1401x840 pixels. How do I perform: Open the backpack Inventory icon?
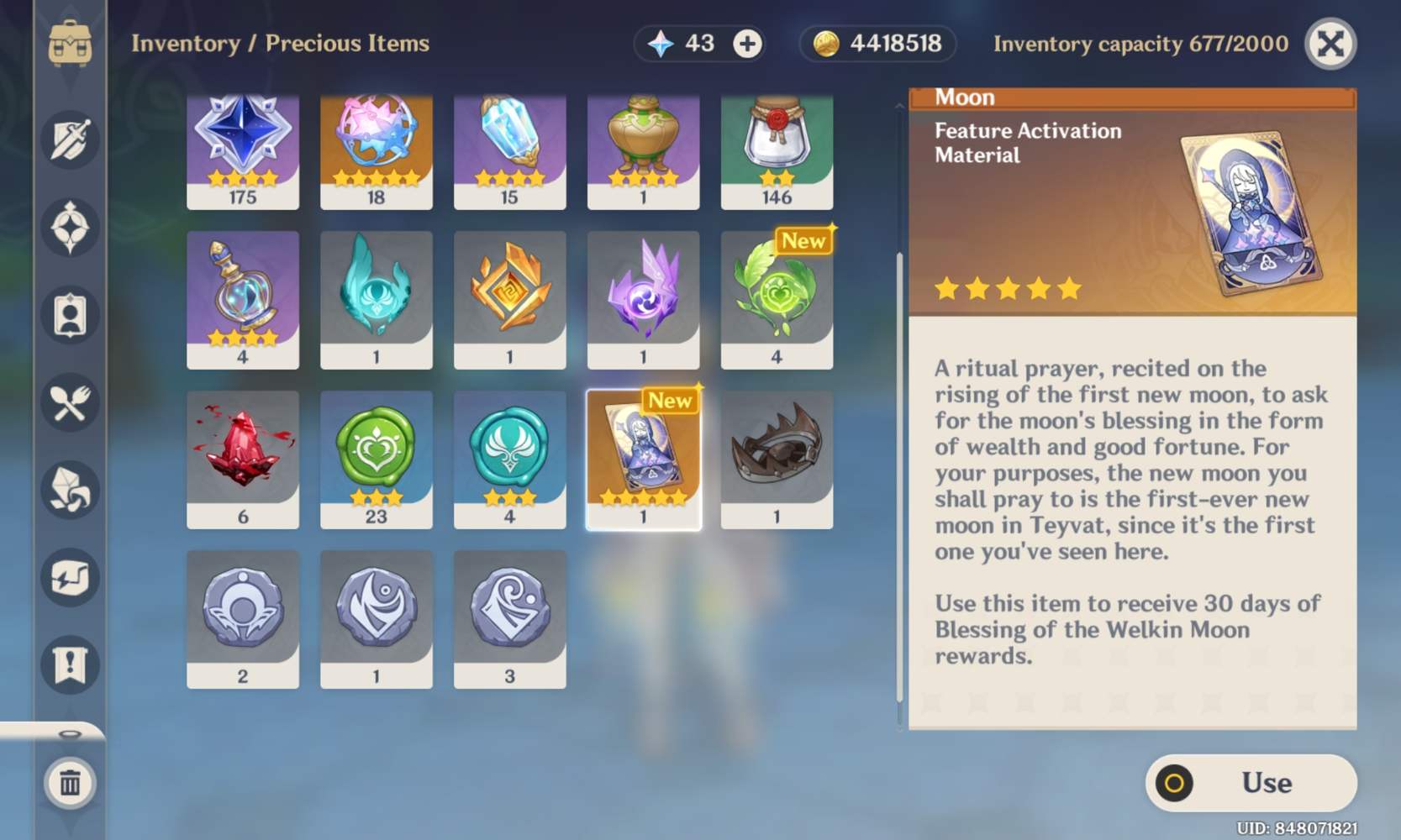(x=71, y=44)
